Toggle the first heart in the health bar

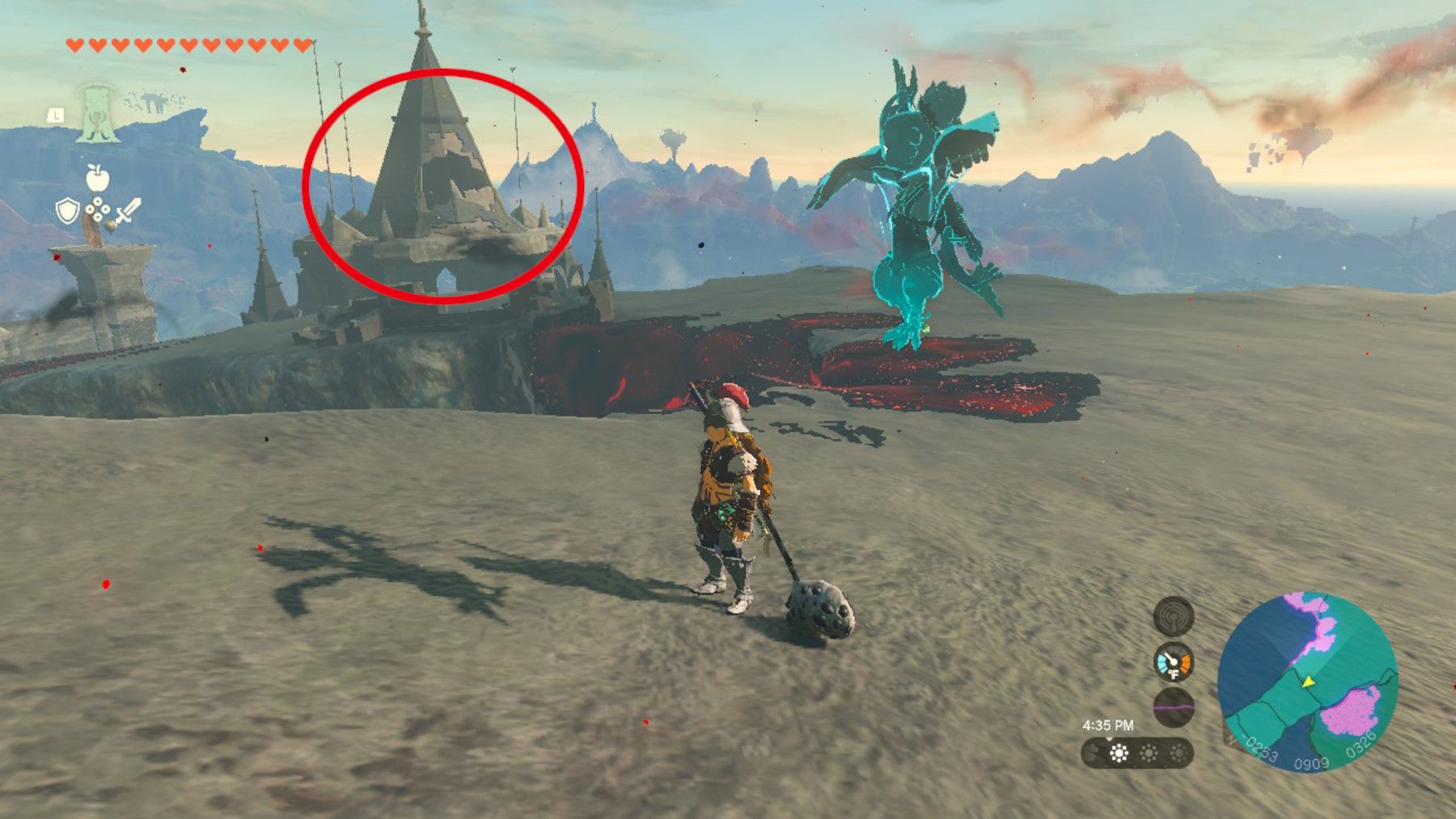point(75,45)
